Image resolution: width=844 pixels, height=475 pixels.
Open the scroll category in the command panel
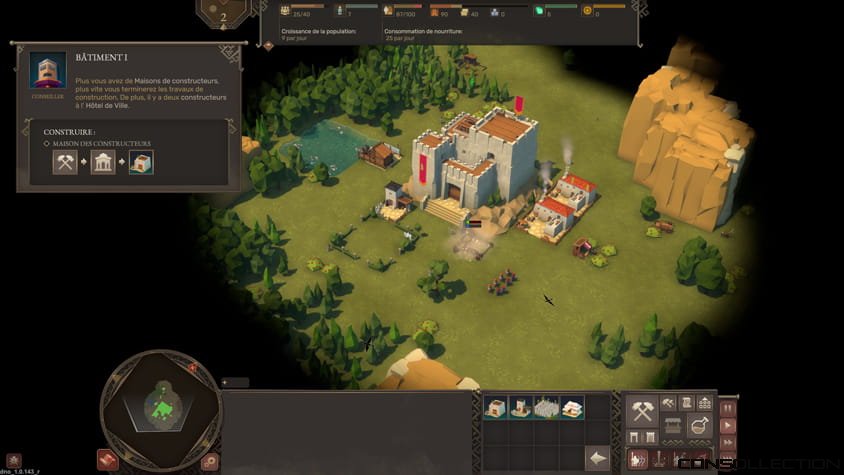pyautogui.click(x=688, y=402)
